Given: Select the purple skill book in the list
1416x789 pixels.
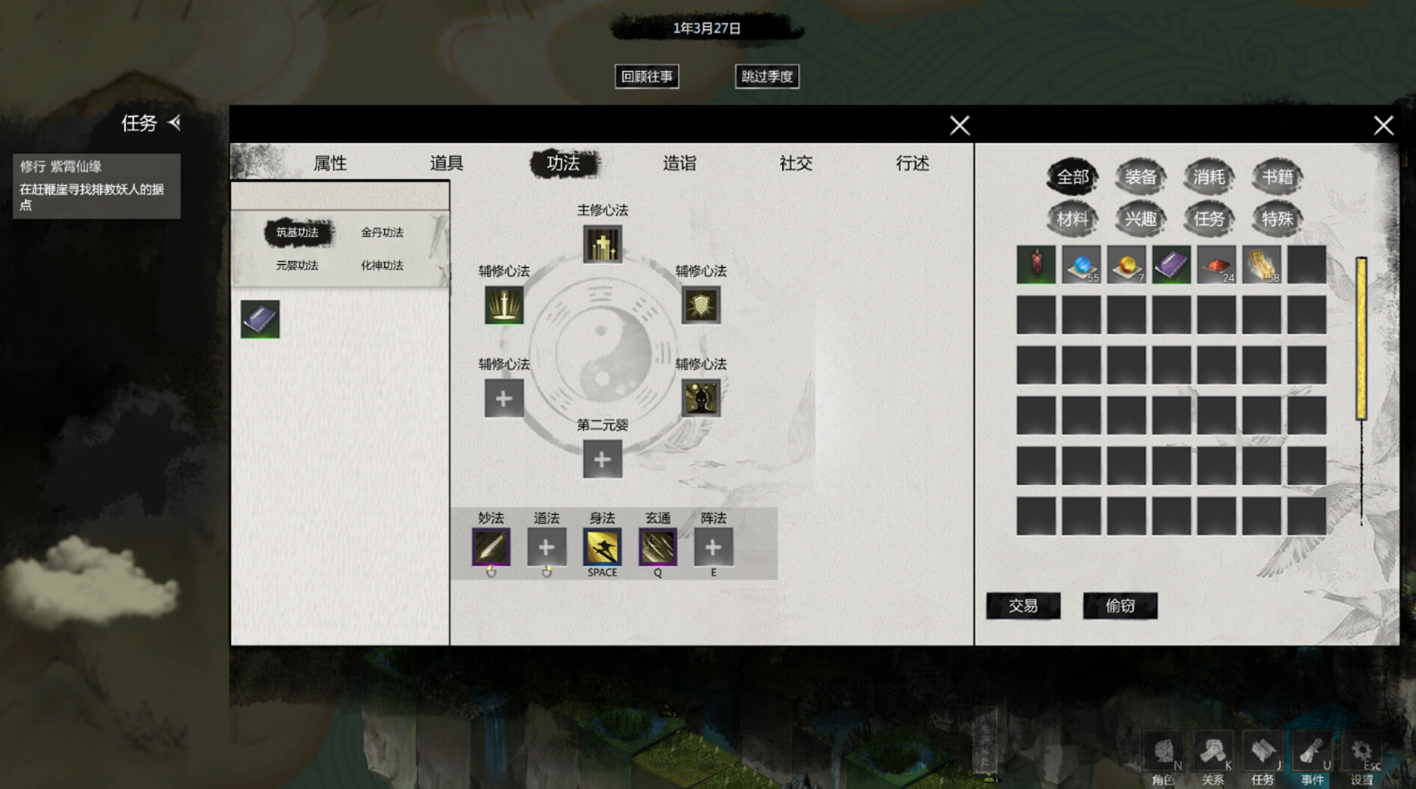Looking at the screenshot, I should pos(260,319).
